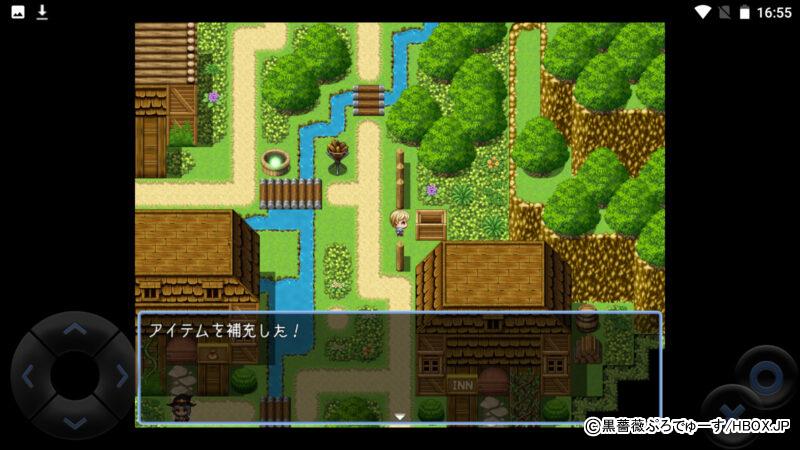Tap the d-pad right arrow
This screenshot has width=800, height=450.
(121, 376)
